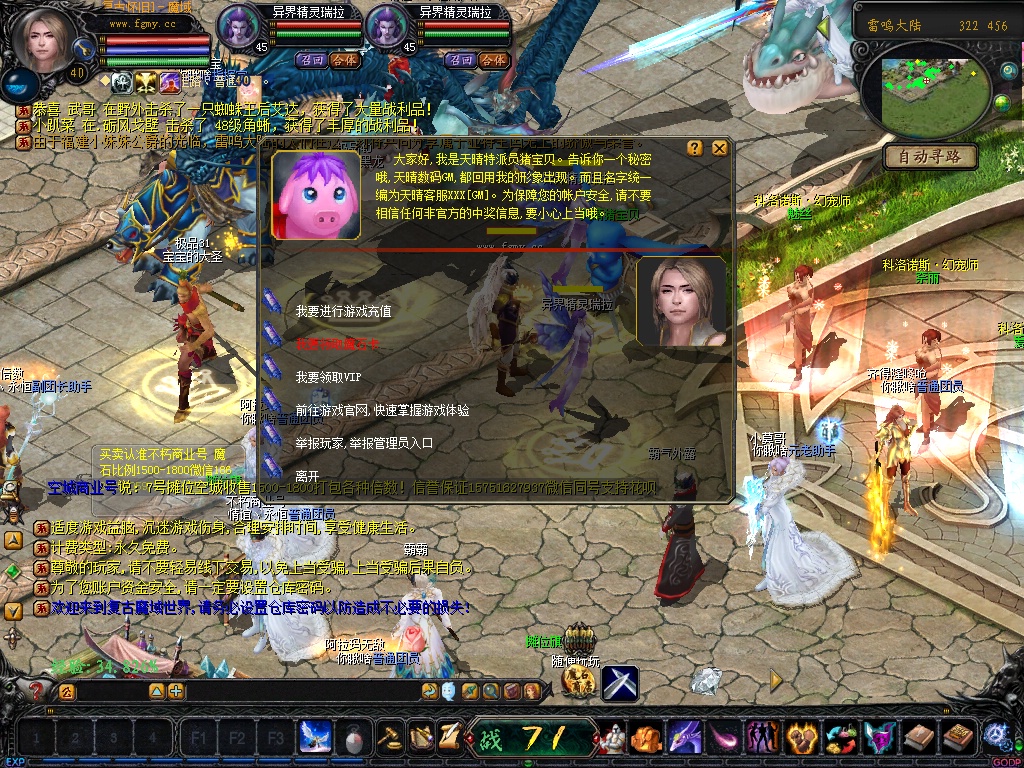Click the red question mark help button
Viewport: 1024px width, 768px height.
click(x=38, y=690)
